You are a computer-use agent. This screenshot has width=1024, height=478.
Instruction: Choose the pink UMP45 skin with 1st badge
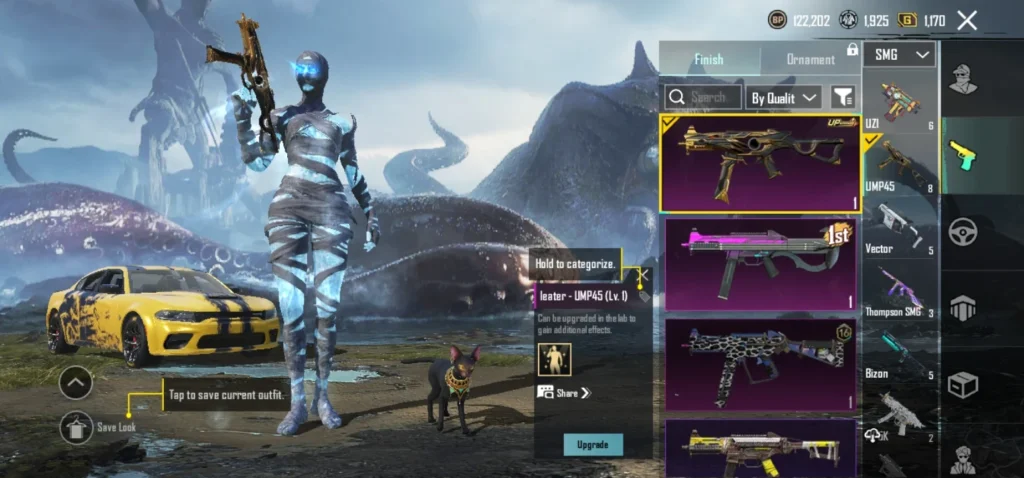759,265
